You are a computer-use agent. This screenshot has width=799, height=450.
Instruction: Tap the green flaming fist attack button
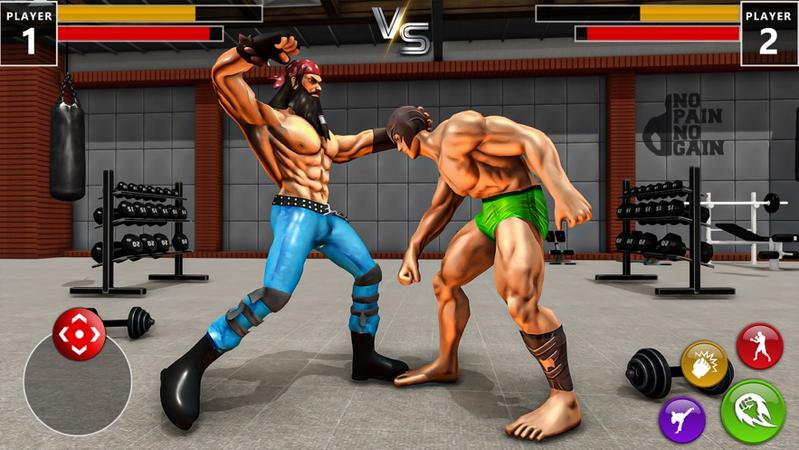tap(753, 411)
